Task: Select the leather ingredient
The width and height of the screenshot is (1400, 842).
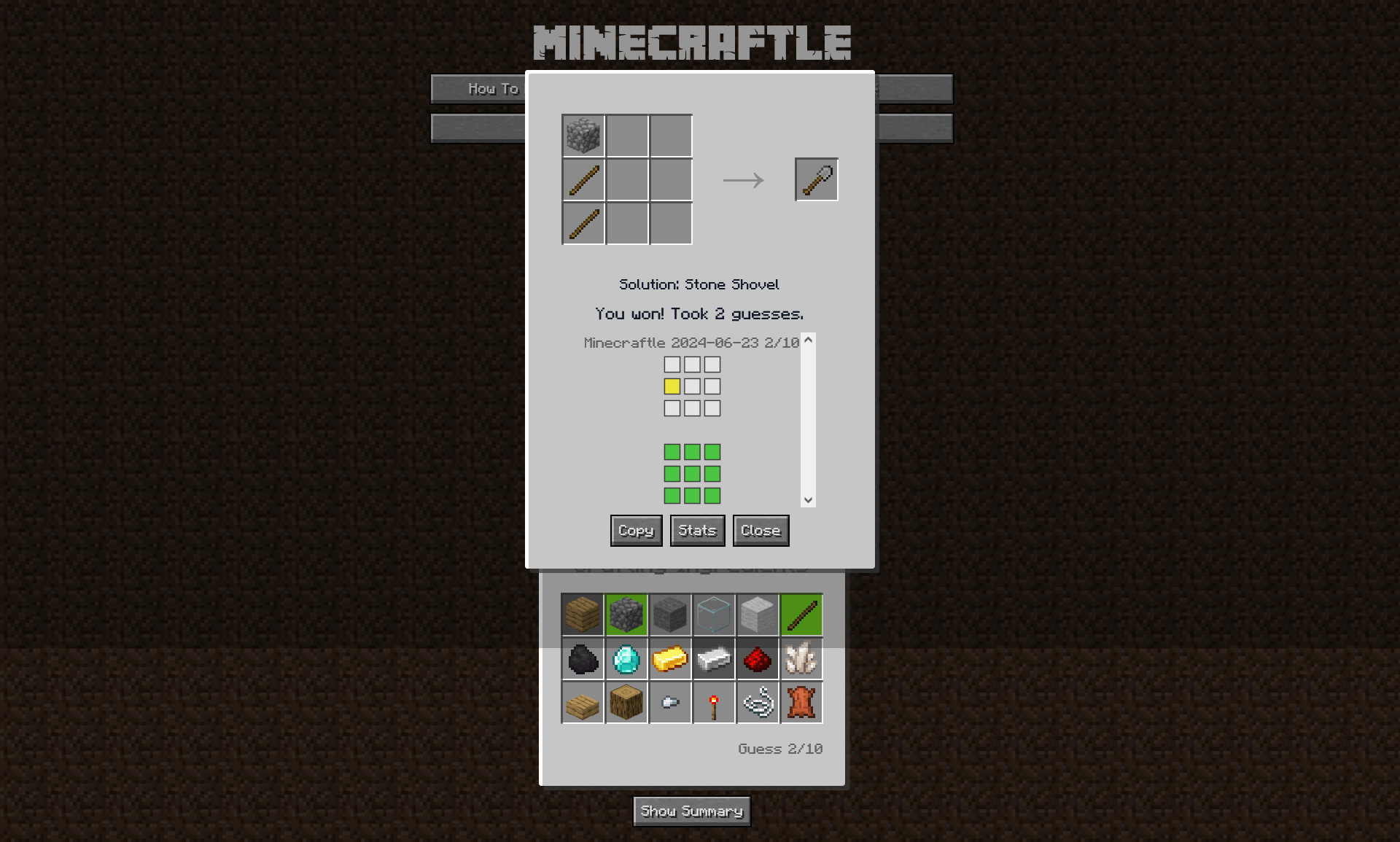Action: (801, 702)
